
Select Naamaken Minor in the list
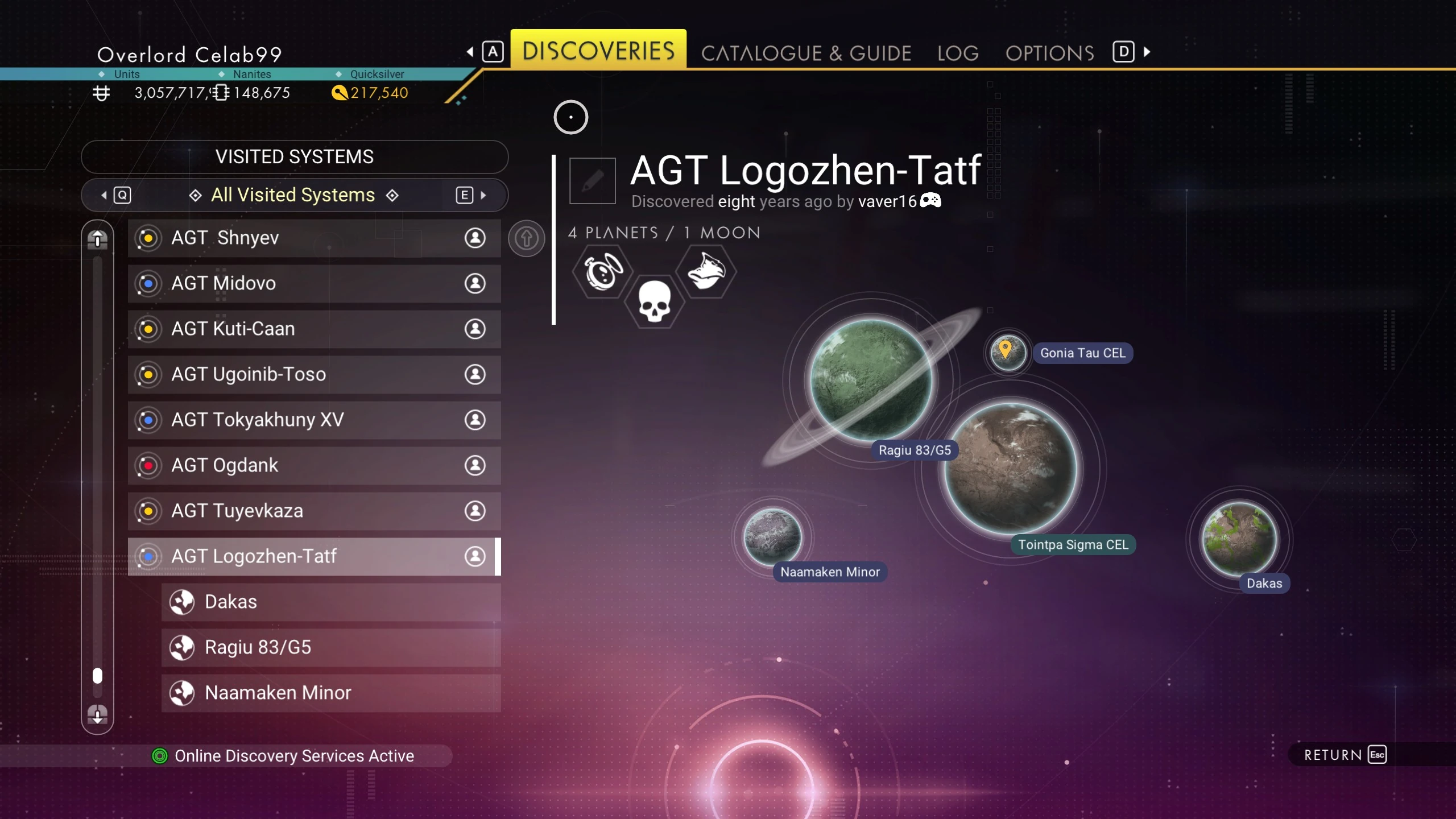[331, 693]
